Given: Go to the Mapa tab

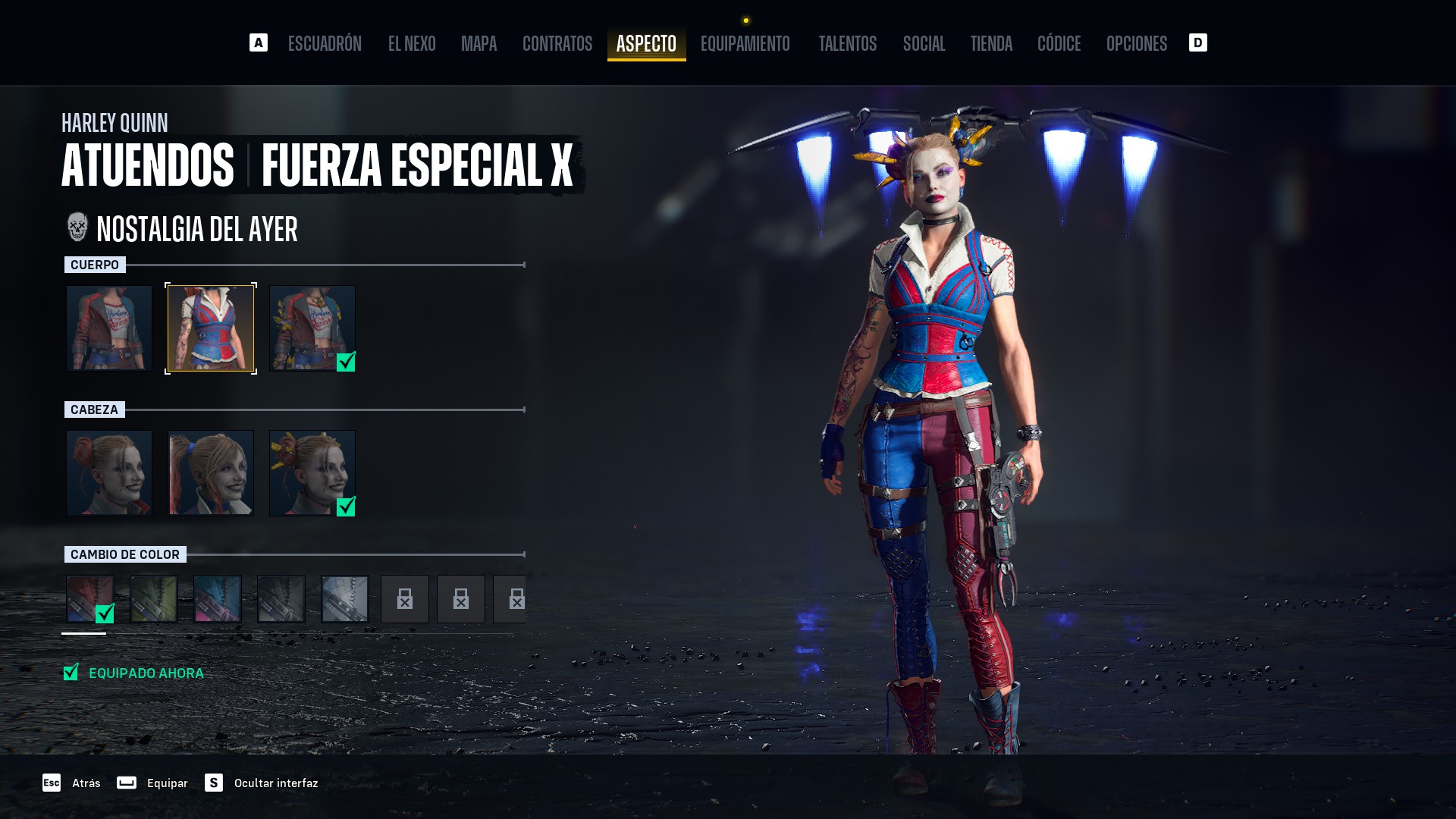Looking at the screenshot, I should point(479,44).
